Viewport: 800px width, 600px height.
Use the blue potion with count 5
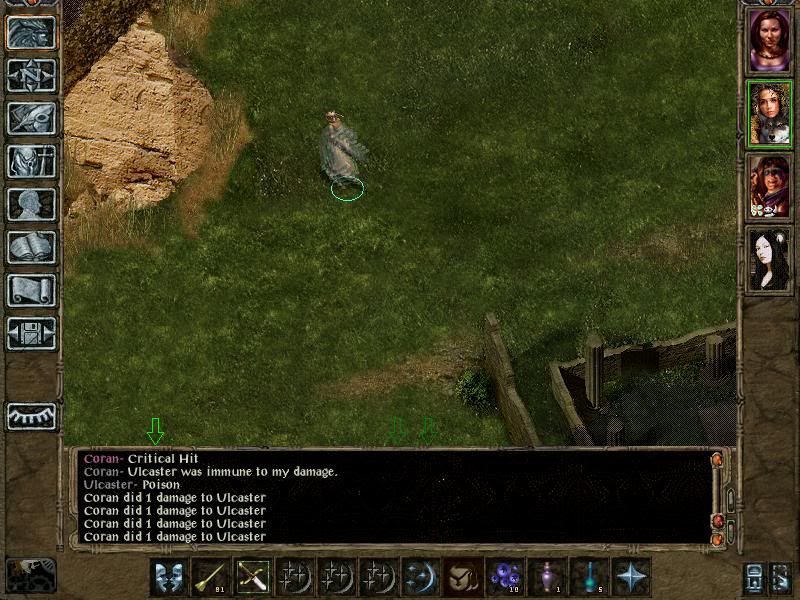(x=589, y=577)
